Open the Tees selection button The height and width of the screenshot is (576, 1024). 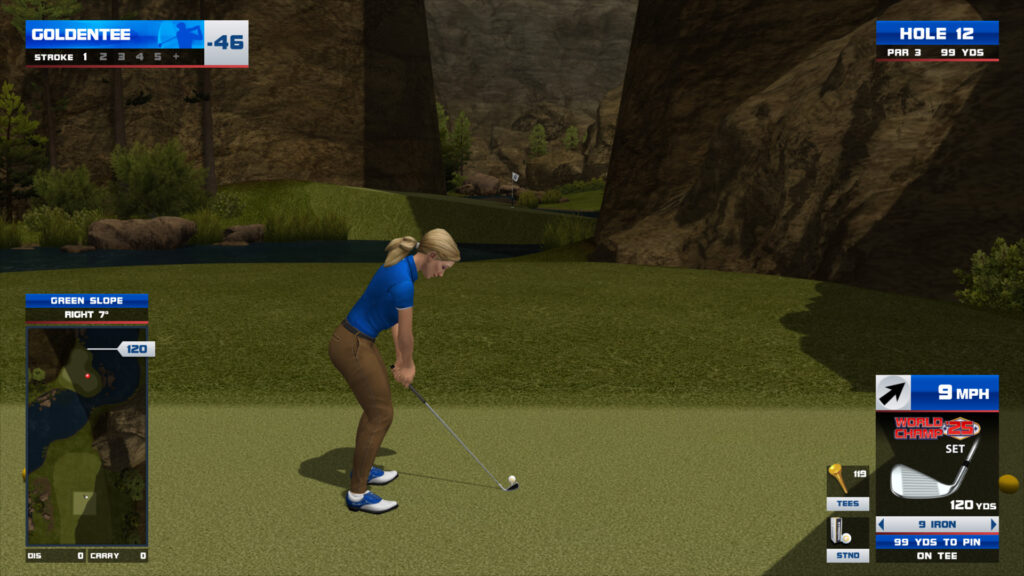[847, 504]
